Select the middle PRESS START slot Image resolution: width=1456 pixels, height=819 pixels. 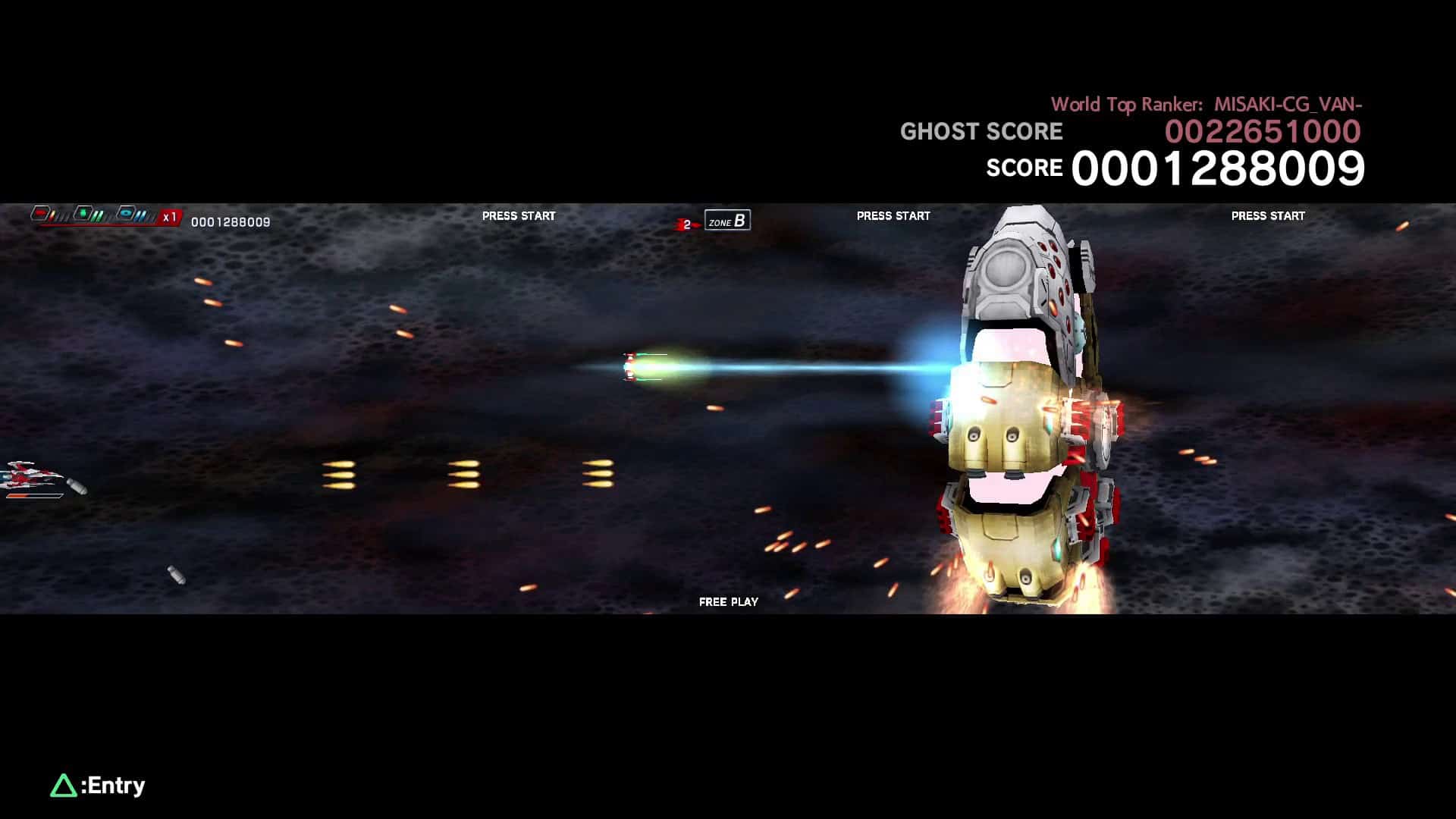pos(893,215)
